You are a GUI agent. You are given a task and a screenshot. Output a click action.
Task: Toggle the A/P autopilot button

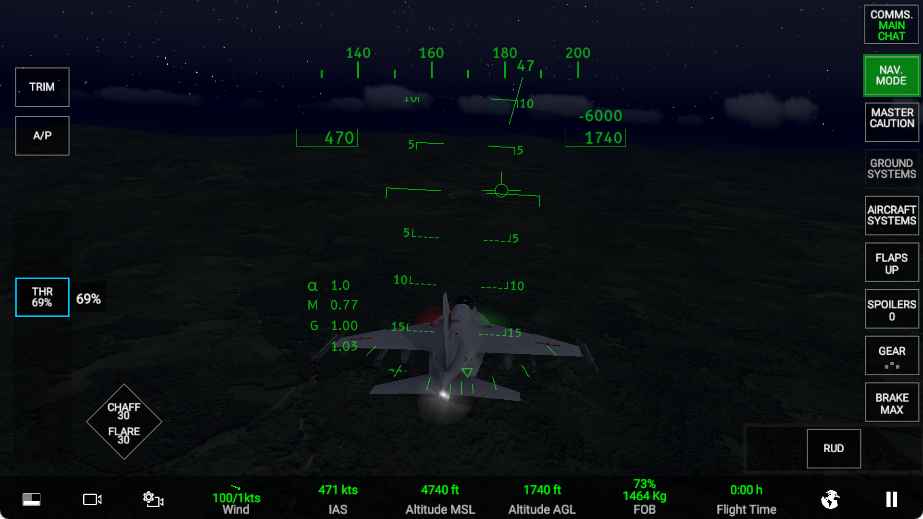pyautogui.click(x=42, y=135)
